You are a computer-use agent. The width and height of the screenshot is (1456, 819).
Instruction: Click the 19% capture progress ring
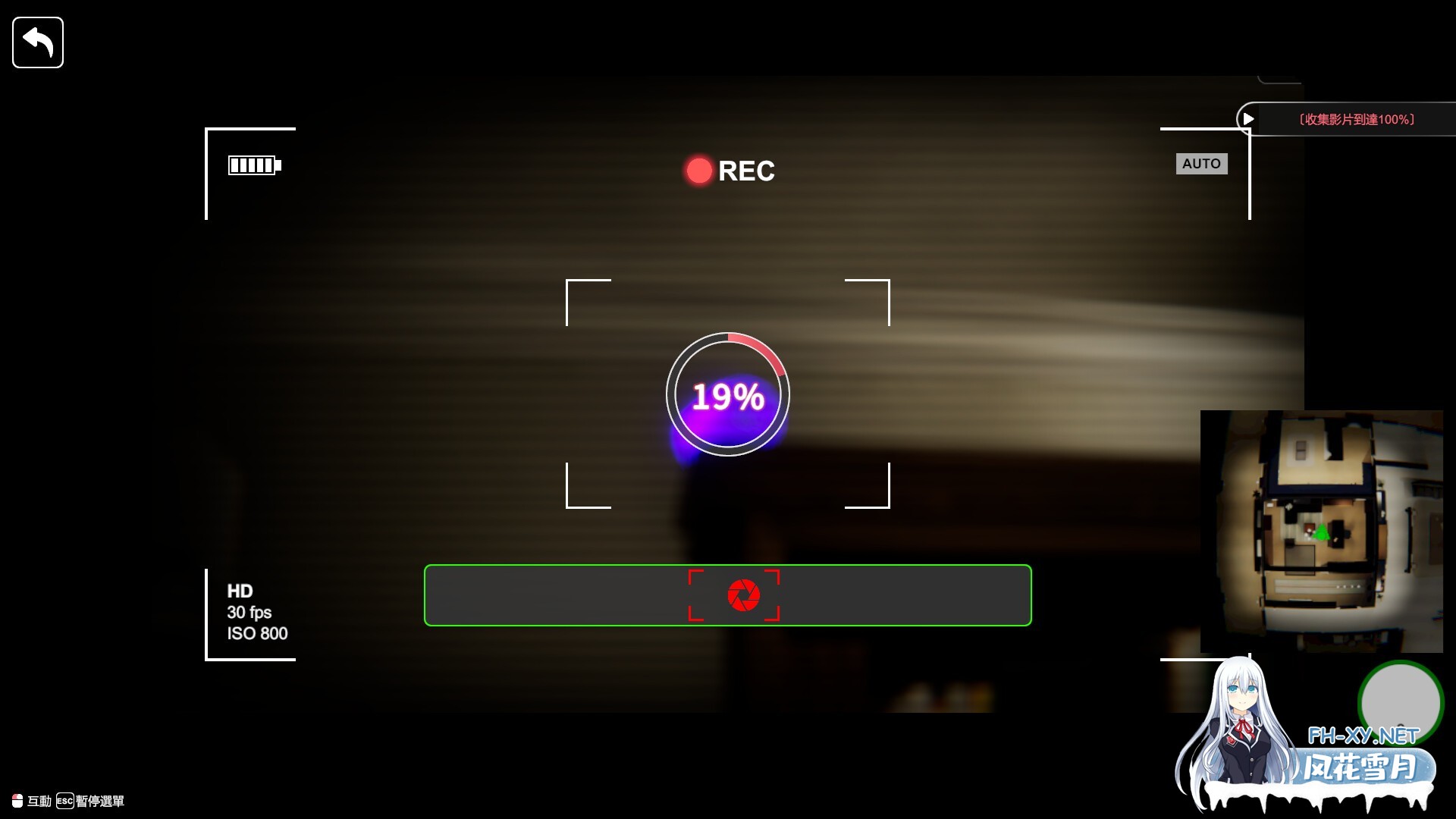pos(727,394)
